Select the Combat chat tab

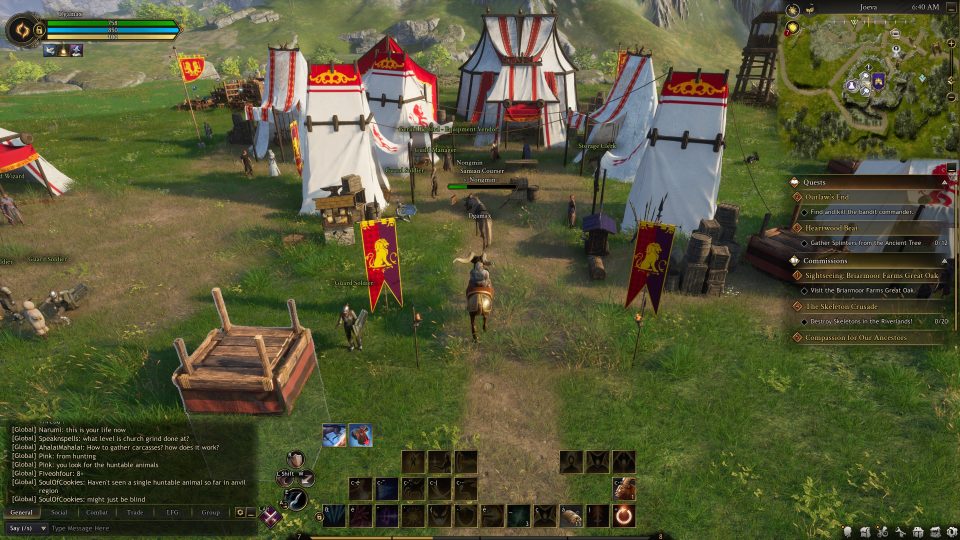[97, 512]
